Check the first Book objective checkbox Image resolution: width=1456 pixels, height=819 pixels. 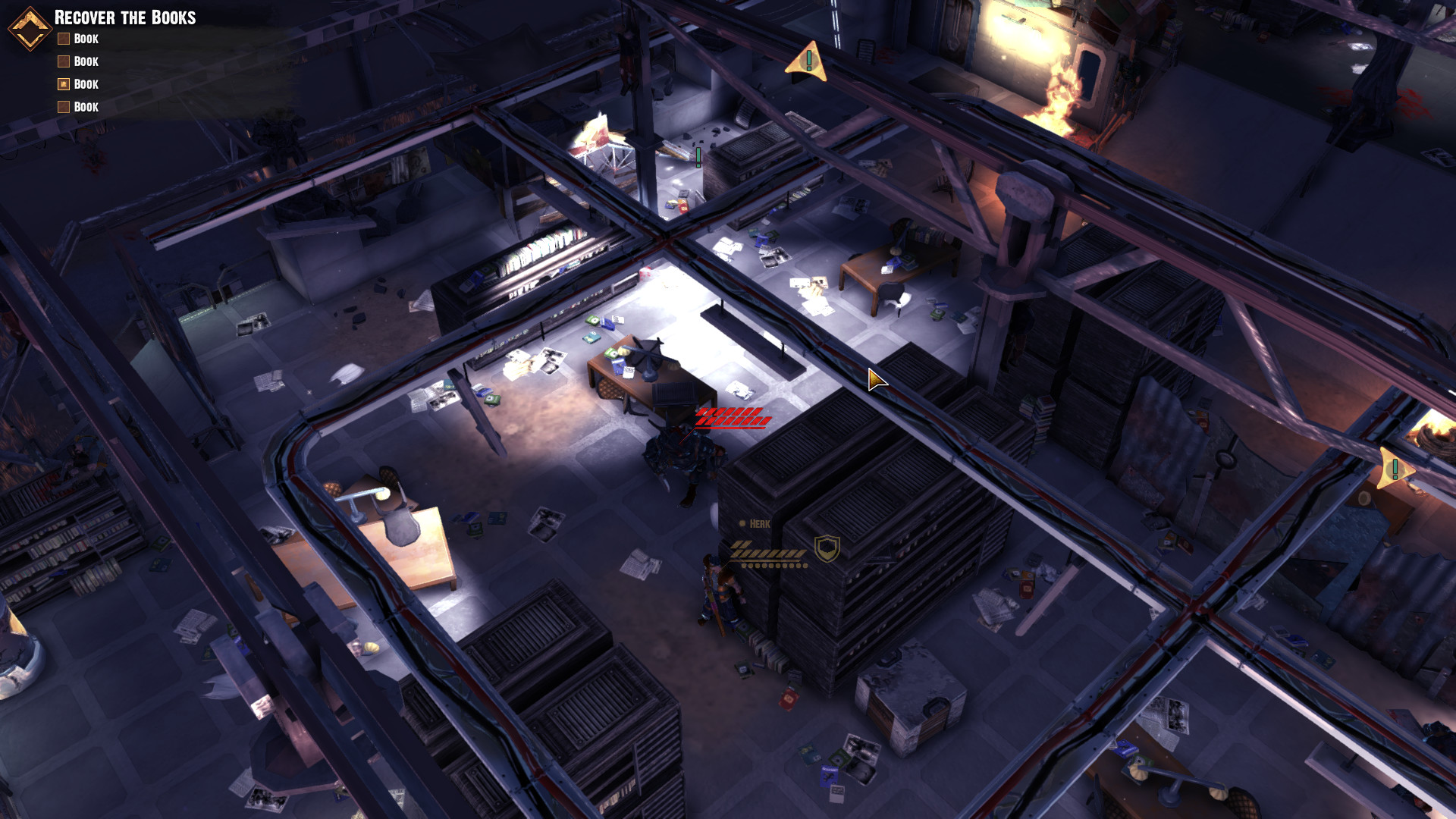(63, 38)
